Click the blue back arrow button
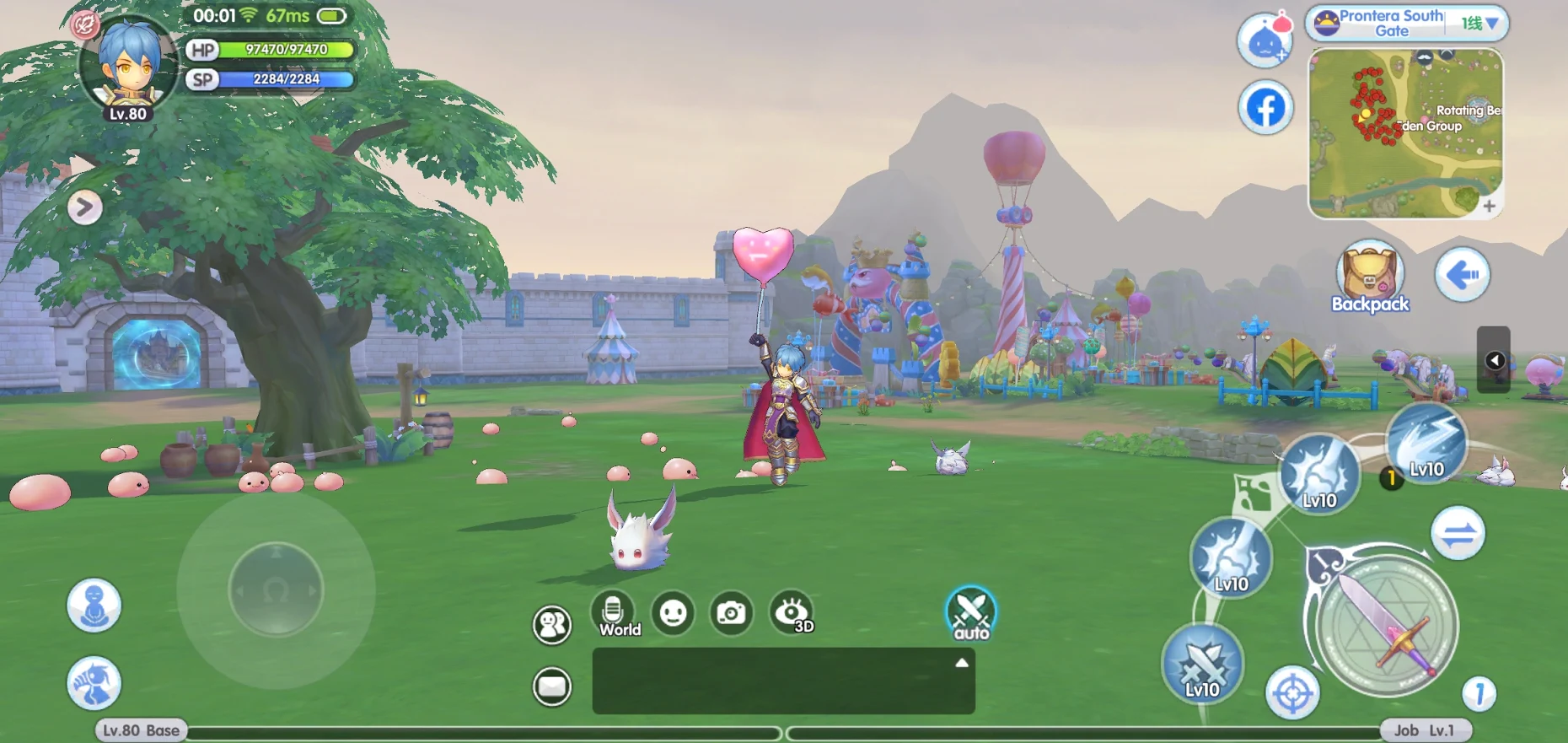1568x743 pixels. coord(1463,275)
